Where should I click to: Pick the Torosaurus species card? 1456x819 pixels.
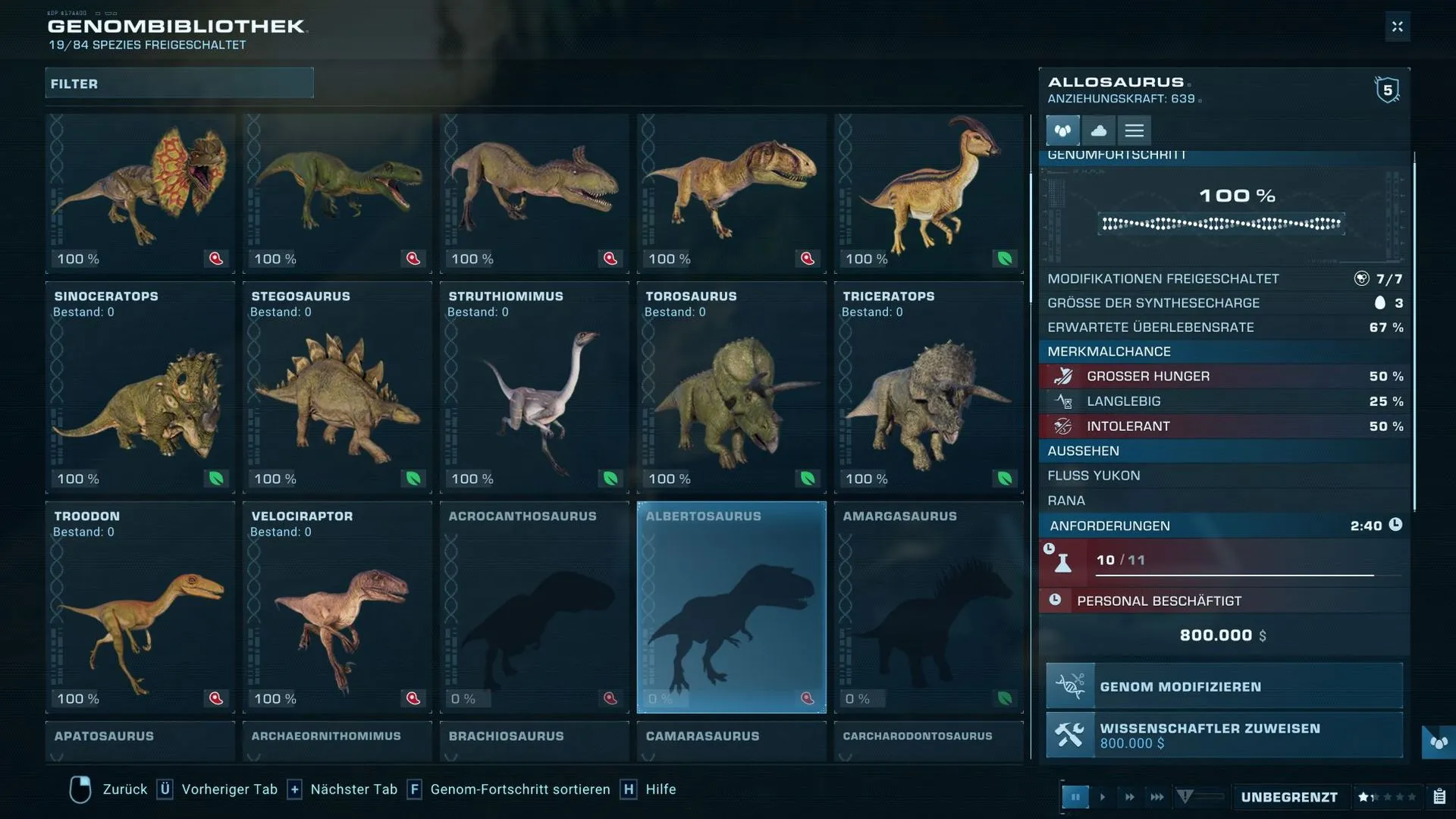click(x=732, y=388)
